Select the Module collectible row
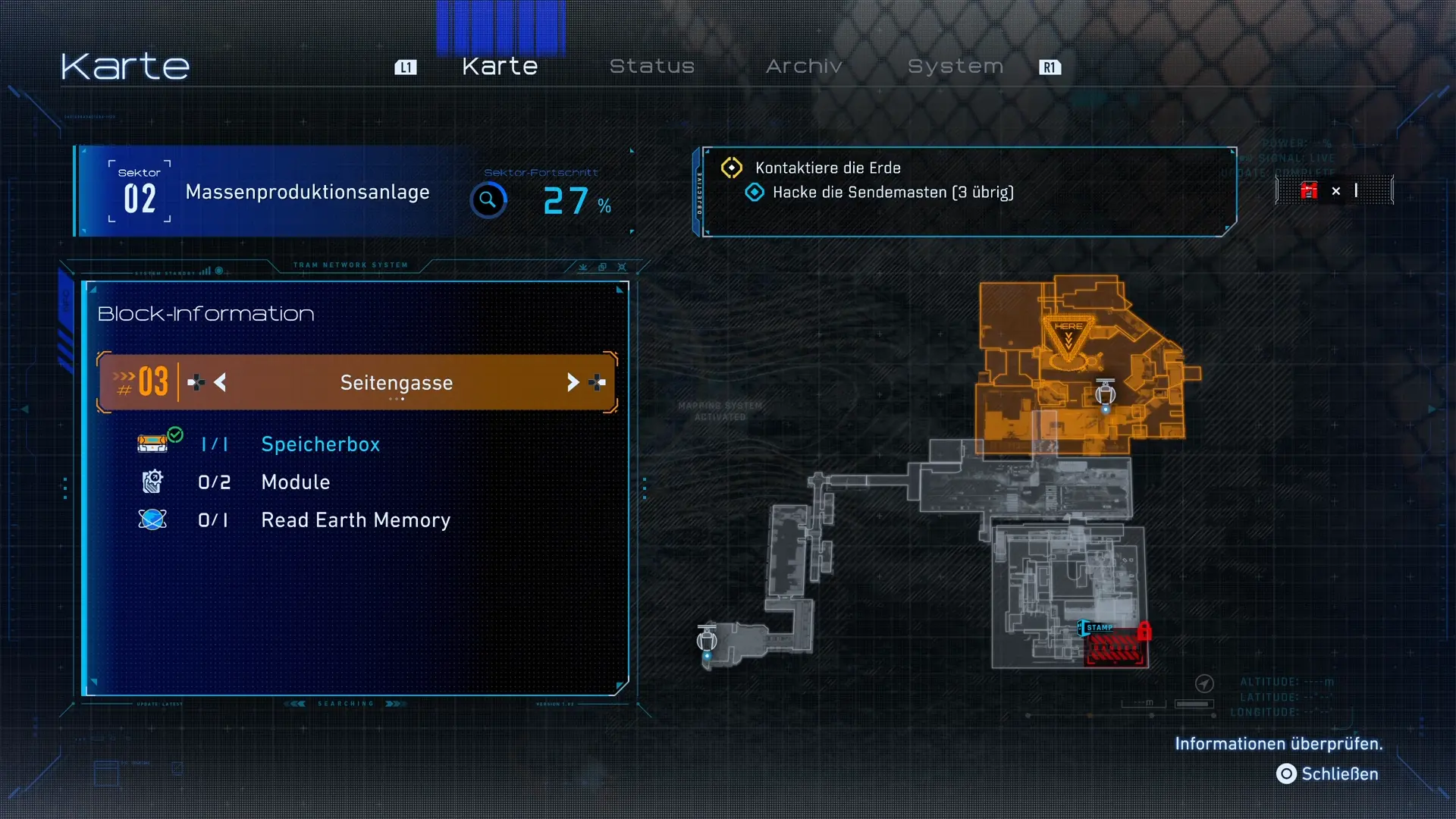The image size is (1456, 819). [x=295, y=482]
